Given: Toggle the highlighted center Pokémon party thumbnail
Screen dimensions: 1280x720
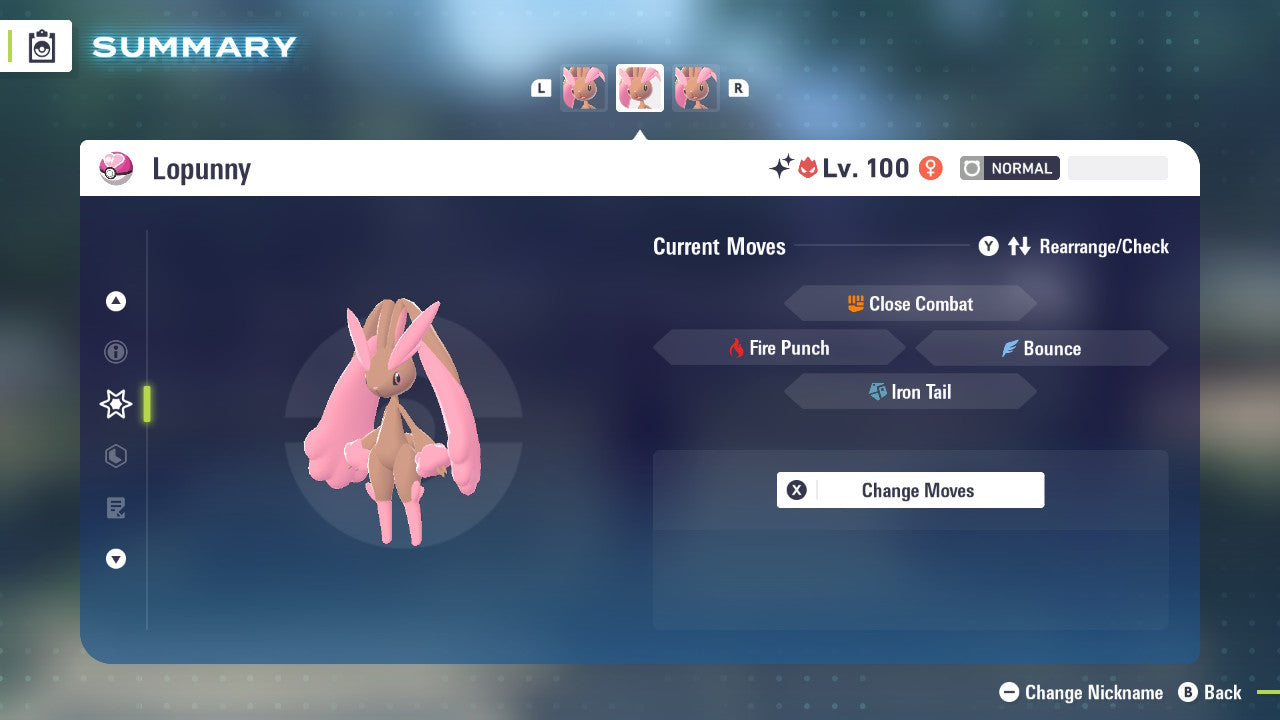Looking at the screenshot, I should 639,88.
